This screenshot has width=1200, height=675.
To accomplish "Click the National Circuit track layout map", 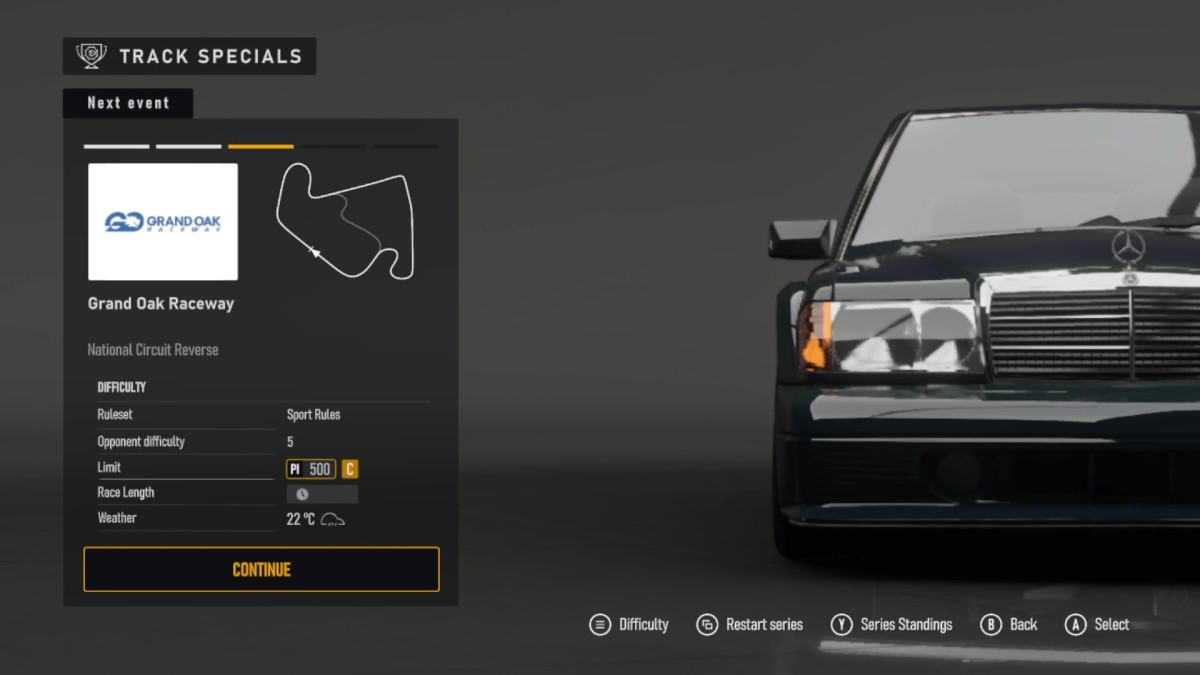I will click(345, 221).
